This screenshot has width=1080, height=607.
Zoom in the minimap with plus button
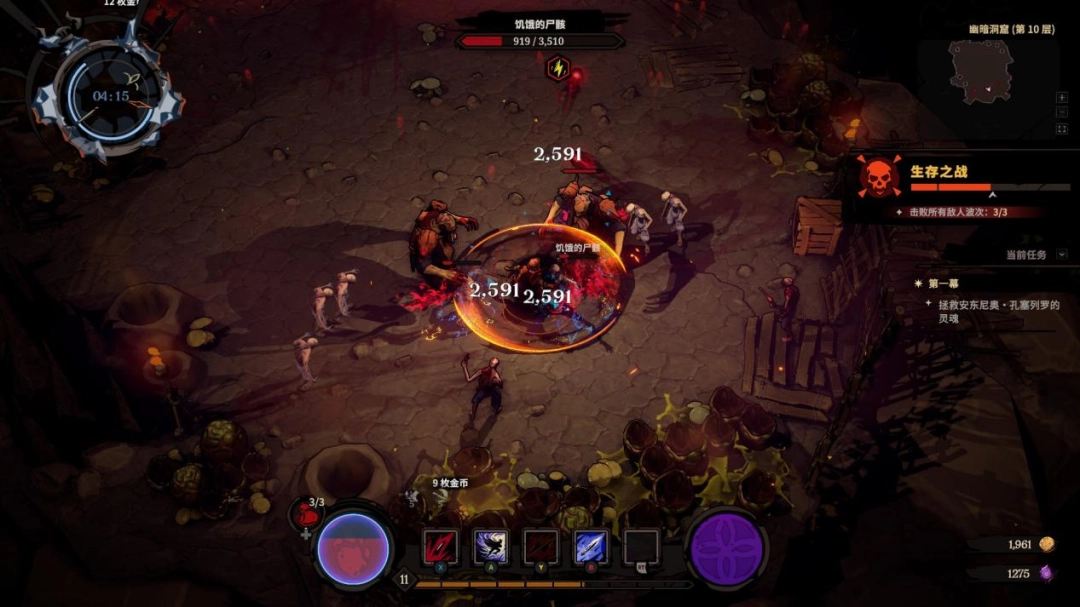tap(1061, 97)
